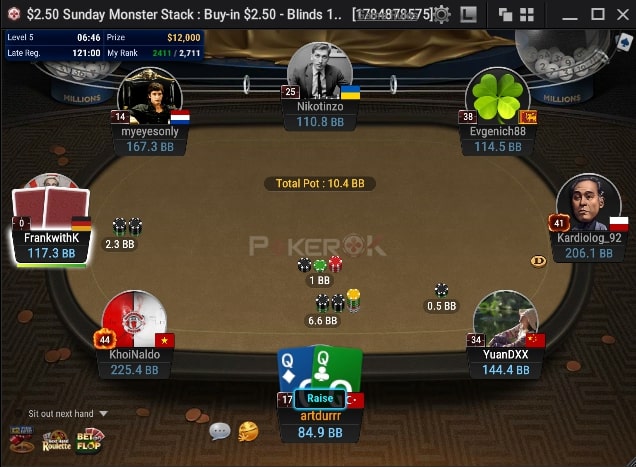Minimize the poker table window

pos(569,15)
